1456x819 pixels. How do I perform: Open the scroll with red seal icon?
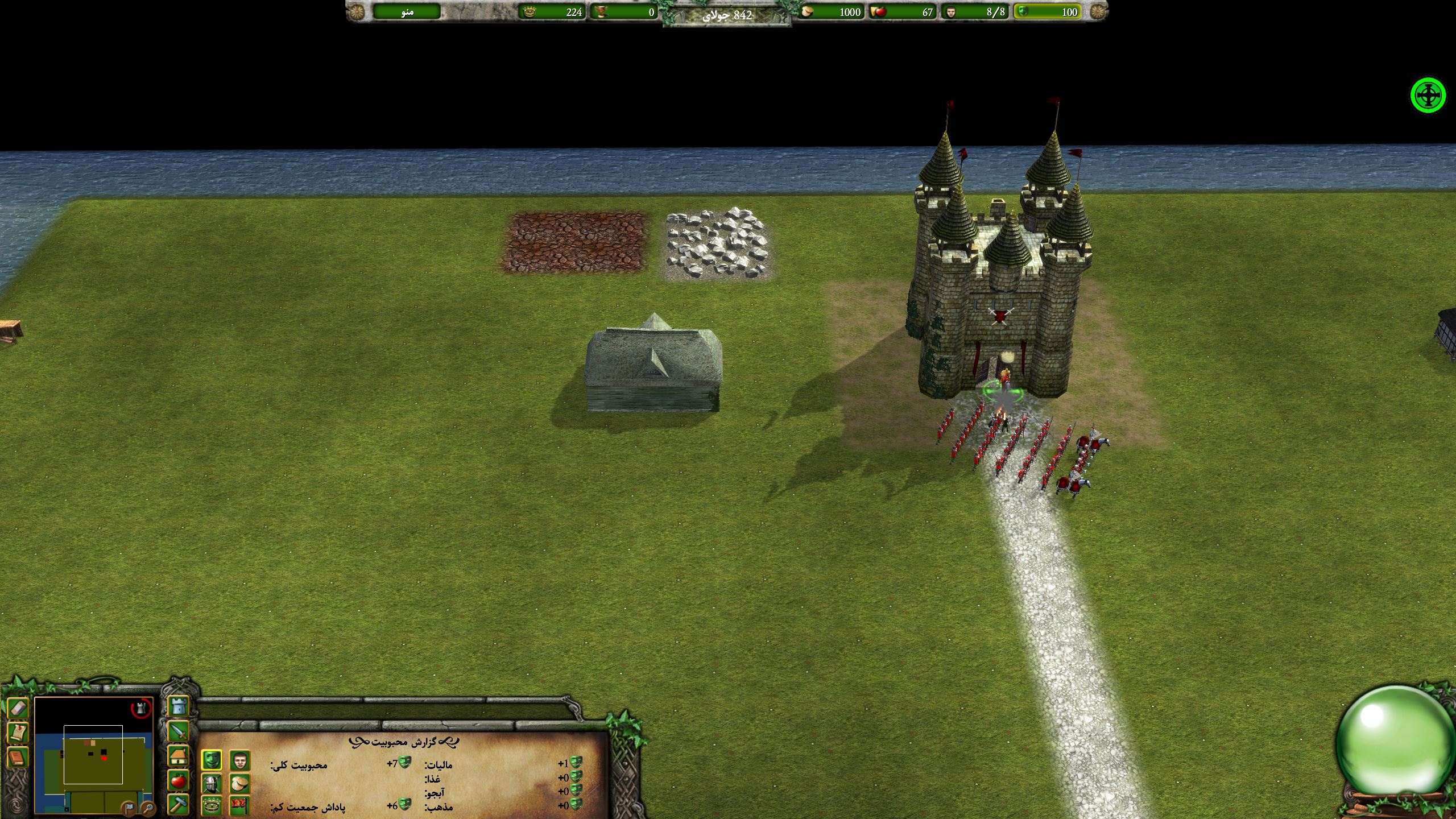(x=18, y=733)
